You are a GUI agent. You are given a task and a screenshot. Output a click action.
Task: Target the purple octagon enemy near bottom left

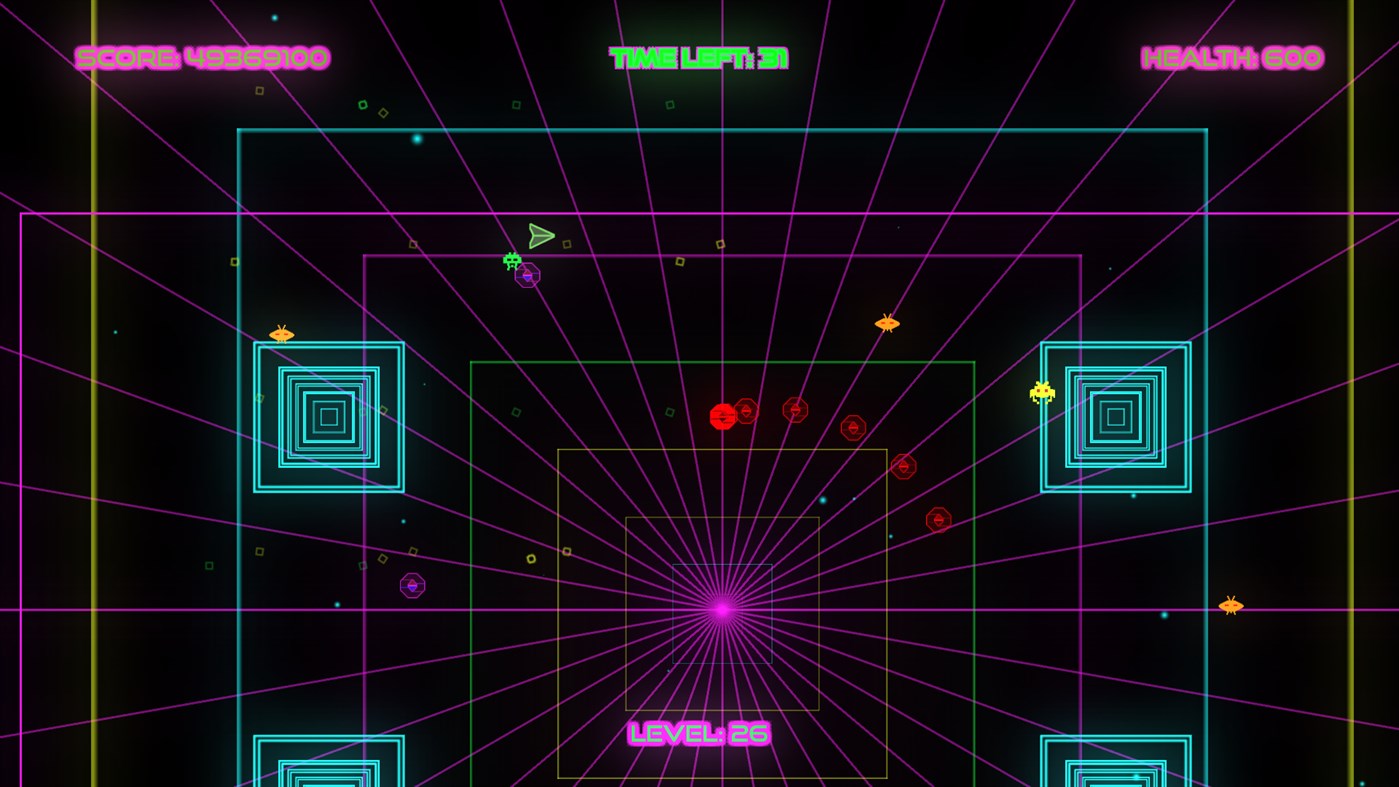[x=411, y=585]
